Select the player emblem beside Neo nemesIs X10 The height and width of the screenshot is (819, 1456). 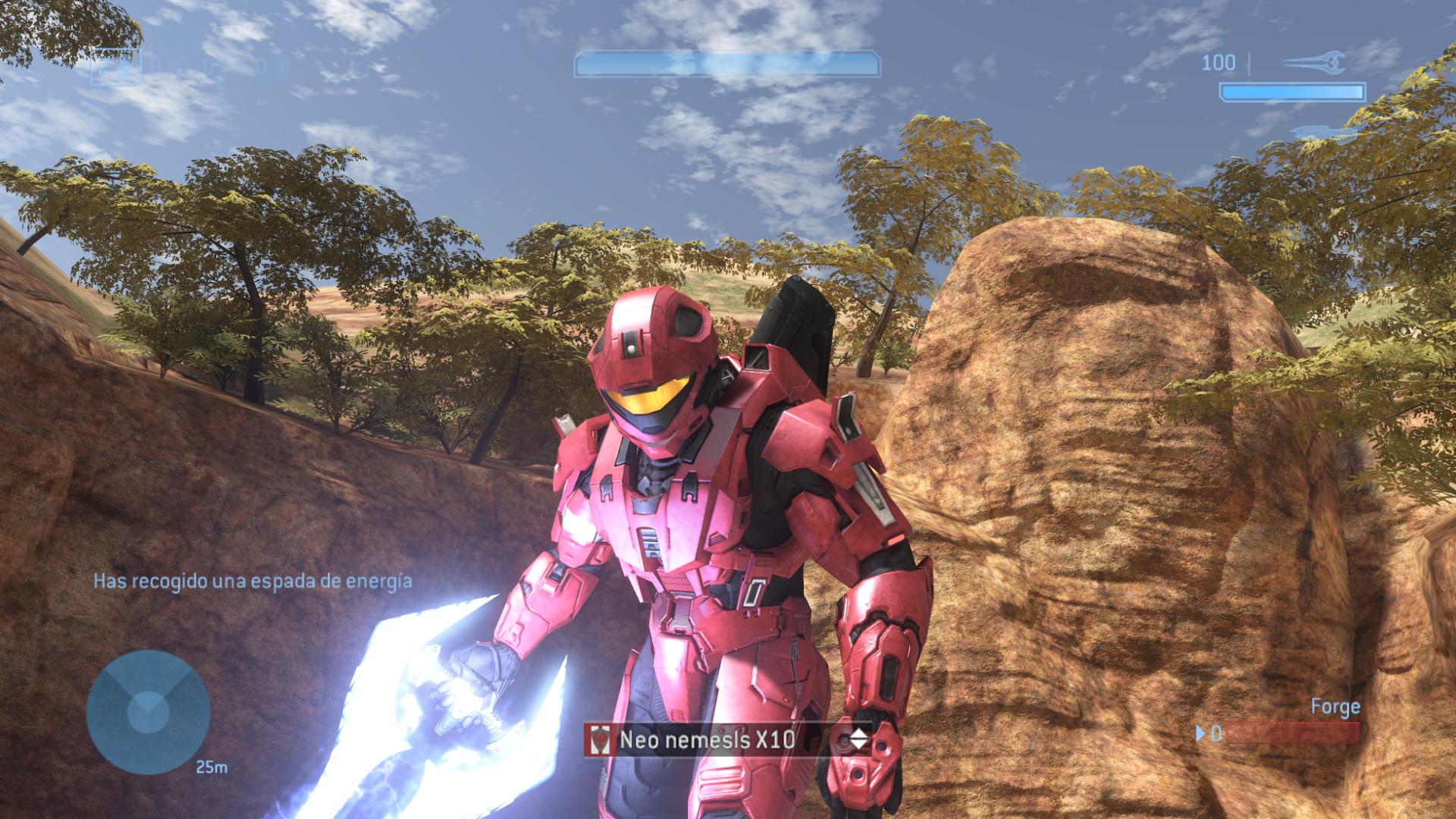pyautogui.click(x=600, y=739)
